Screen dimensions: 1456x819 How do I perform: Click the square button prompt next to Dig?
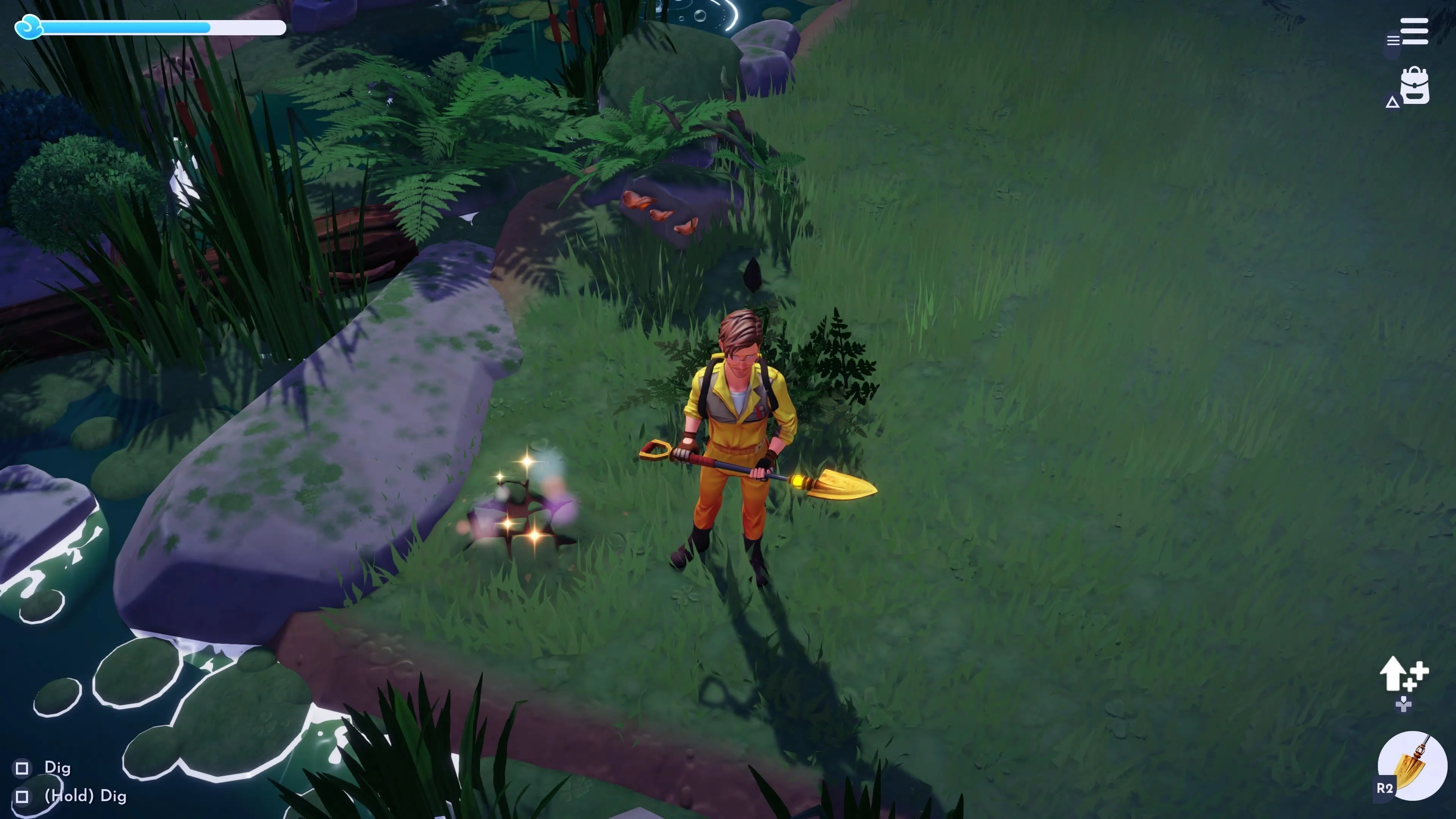(22, 768)
